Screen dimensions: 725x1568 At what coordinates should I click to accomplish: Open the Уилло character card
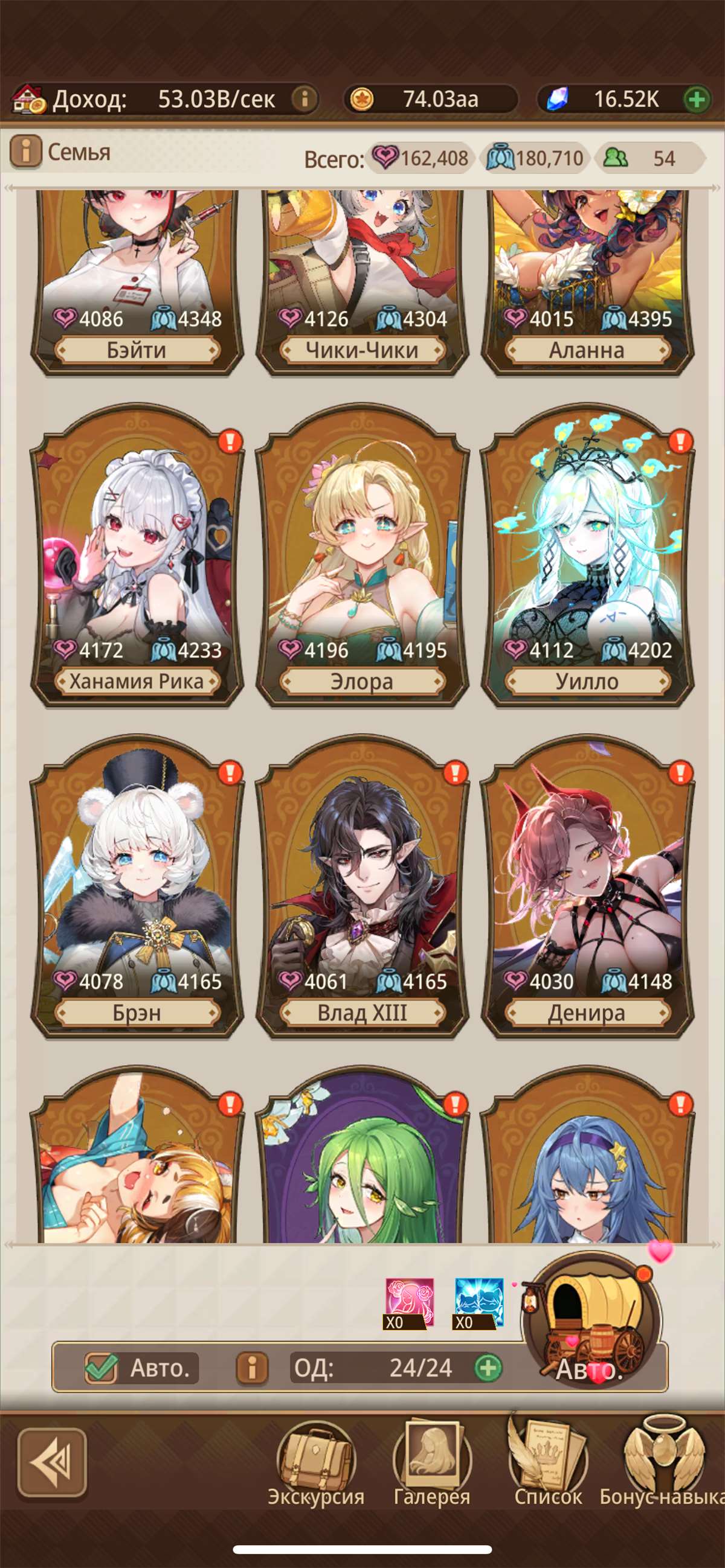587,560
